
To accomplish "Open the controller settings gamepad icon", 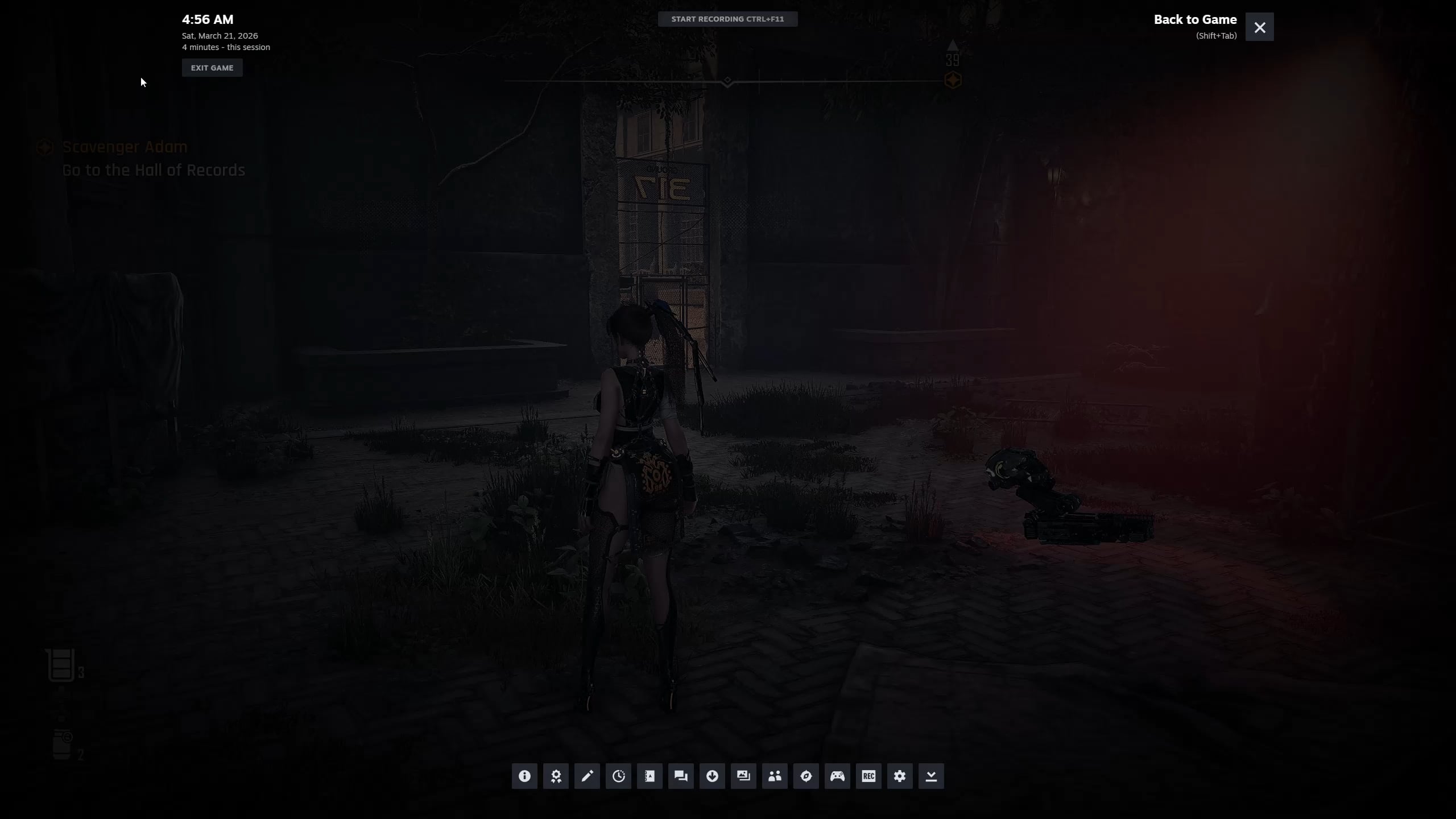I will pos(837,776).
